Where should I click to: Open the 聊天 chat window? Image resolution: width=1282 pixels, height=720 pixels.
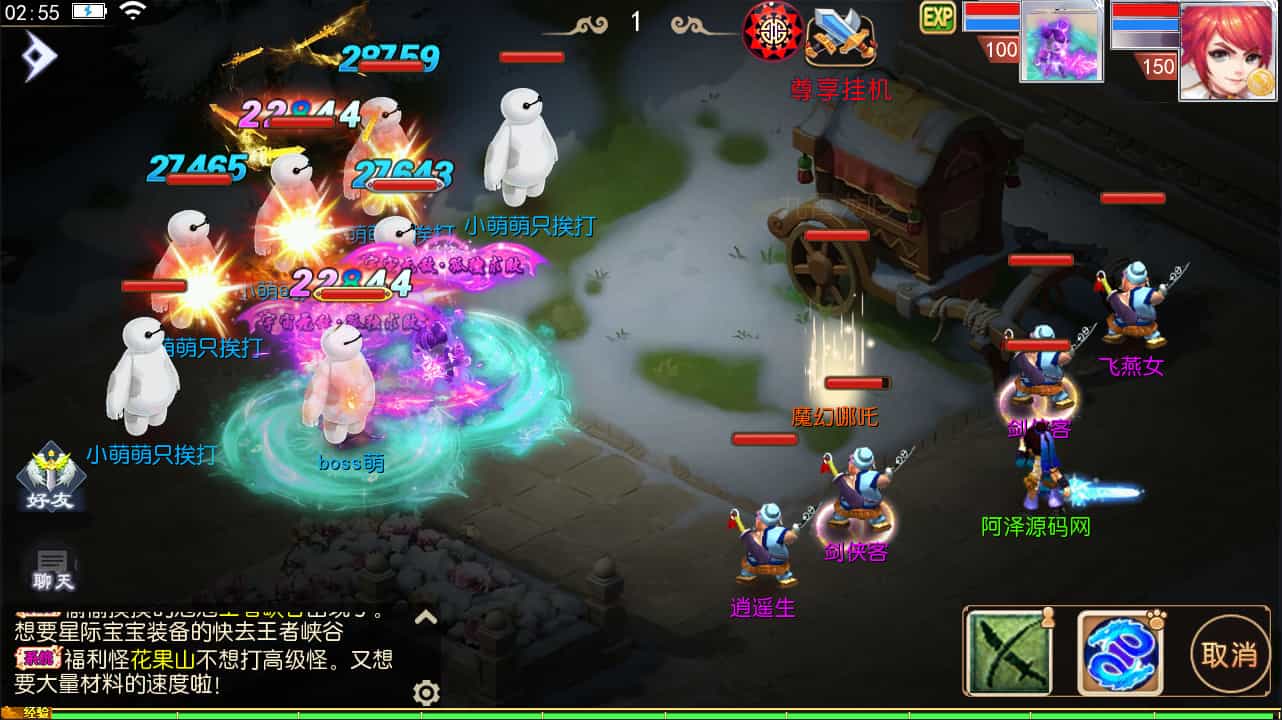click(x=53, y=568)
